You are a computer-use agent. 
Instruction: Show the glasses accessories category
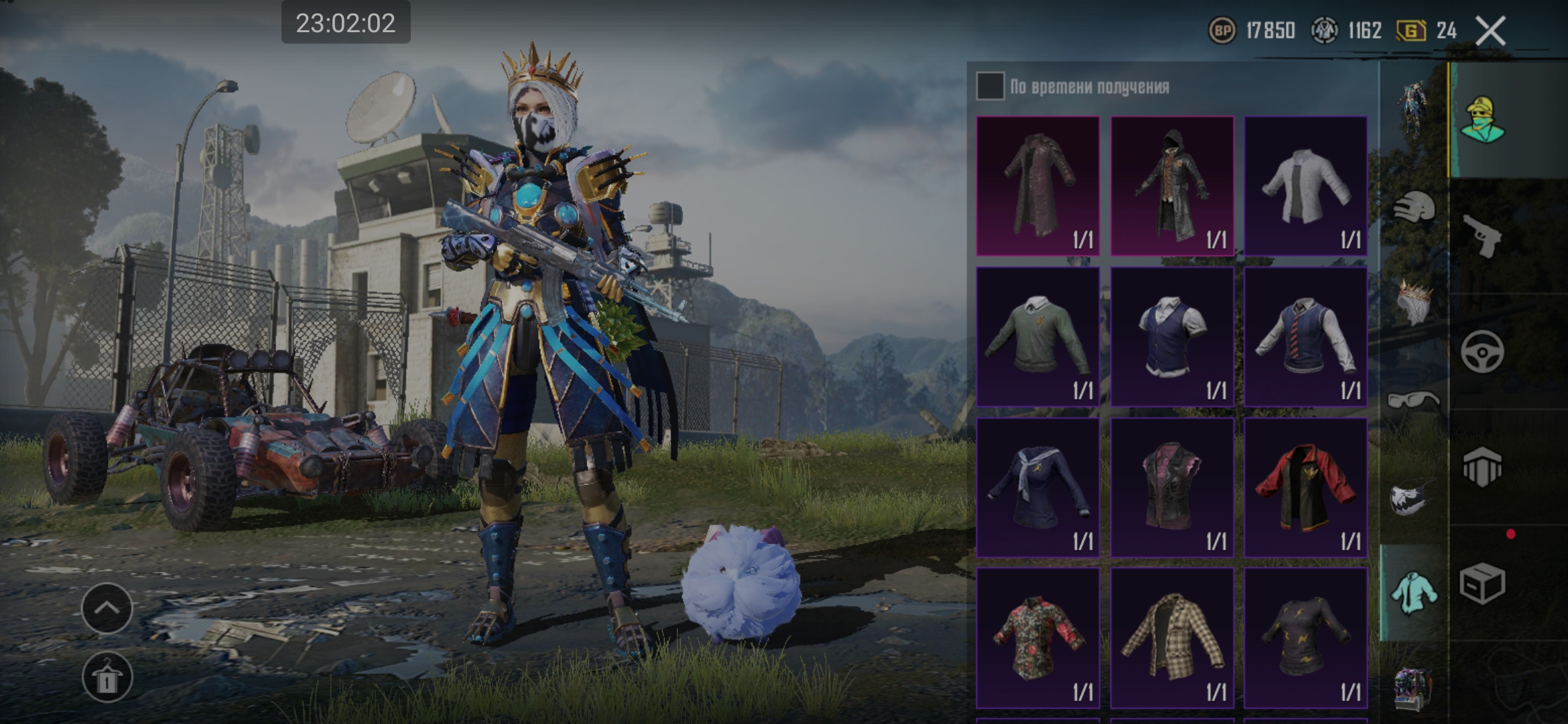pos(1413,401)
